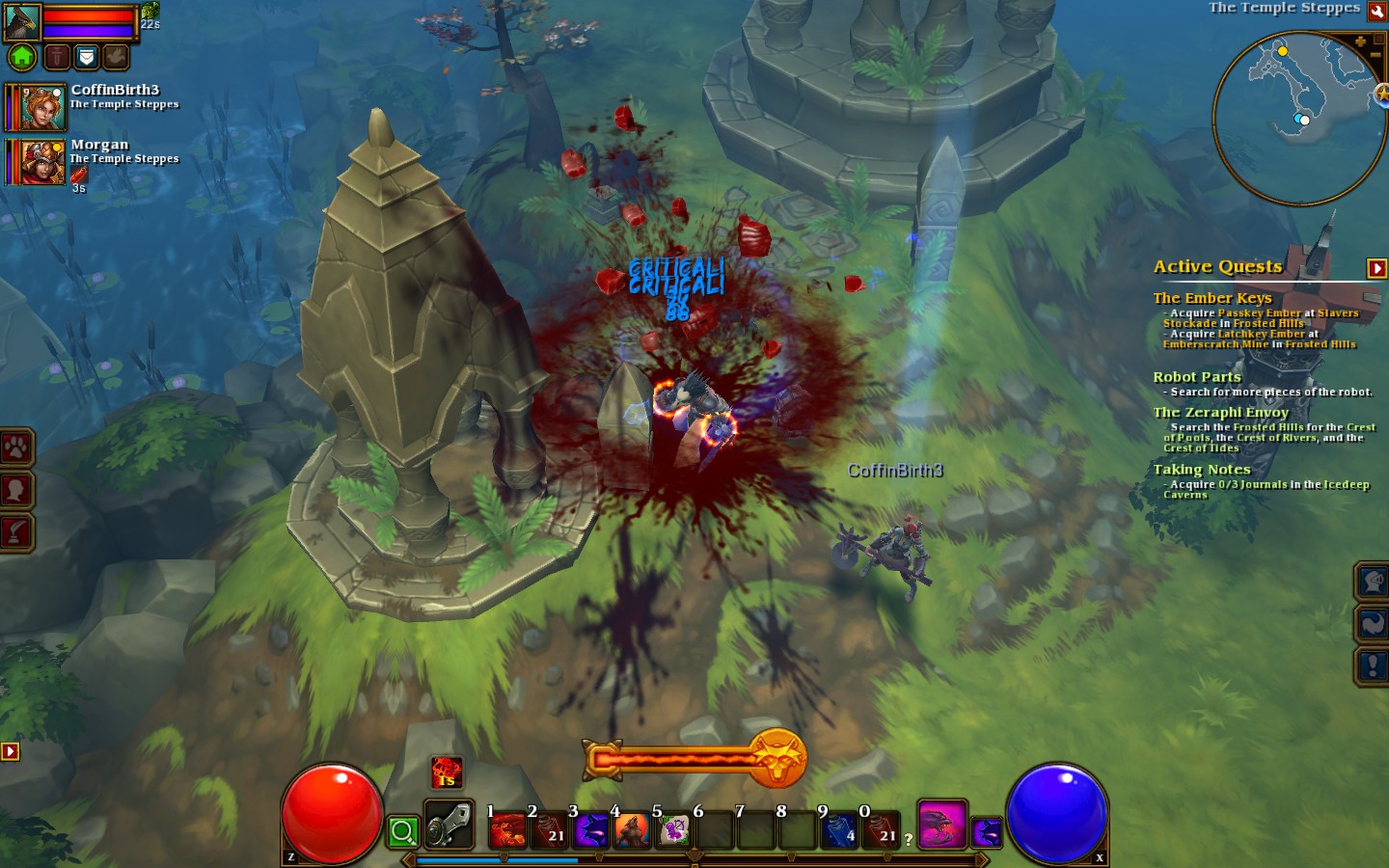Open the wrench options button
This screenshot has height=868, width=1389.
[x=1377, y=11]
